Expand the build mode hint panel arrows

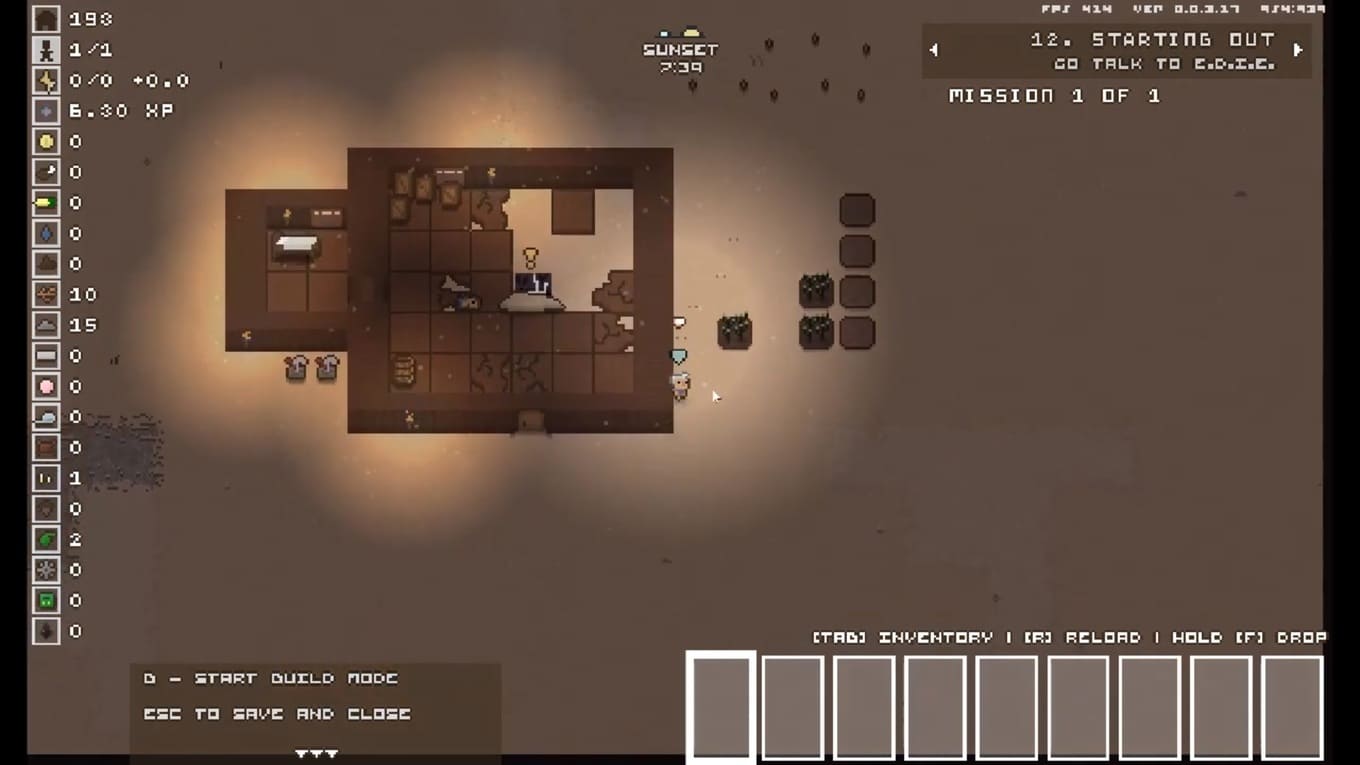pyautogui.click(x=316, y=753)
